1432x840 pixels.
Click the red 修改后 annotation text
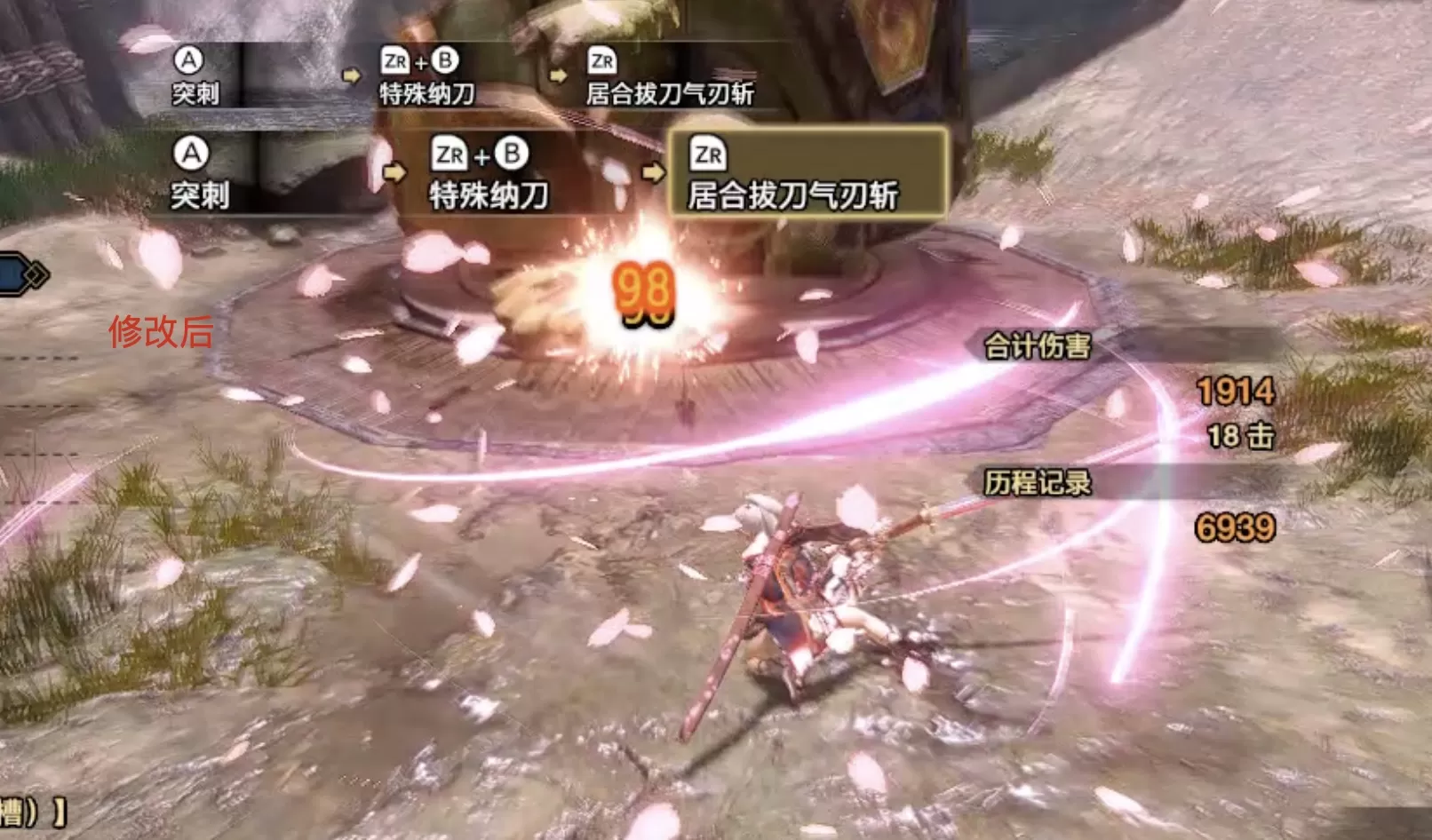click(162, 330)
